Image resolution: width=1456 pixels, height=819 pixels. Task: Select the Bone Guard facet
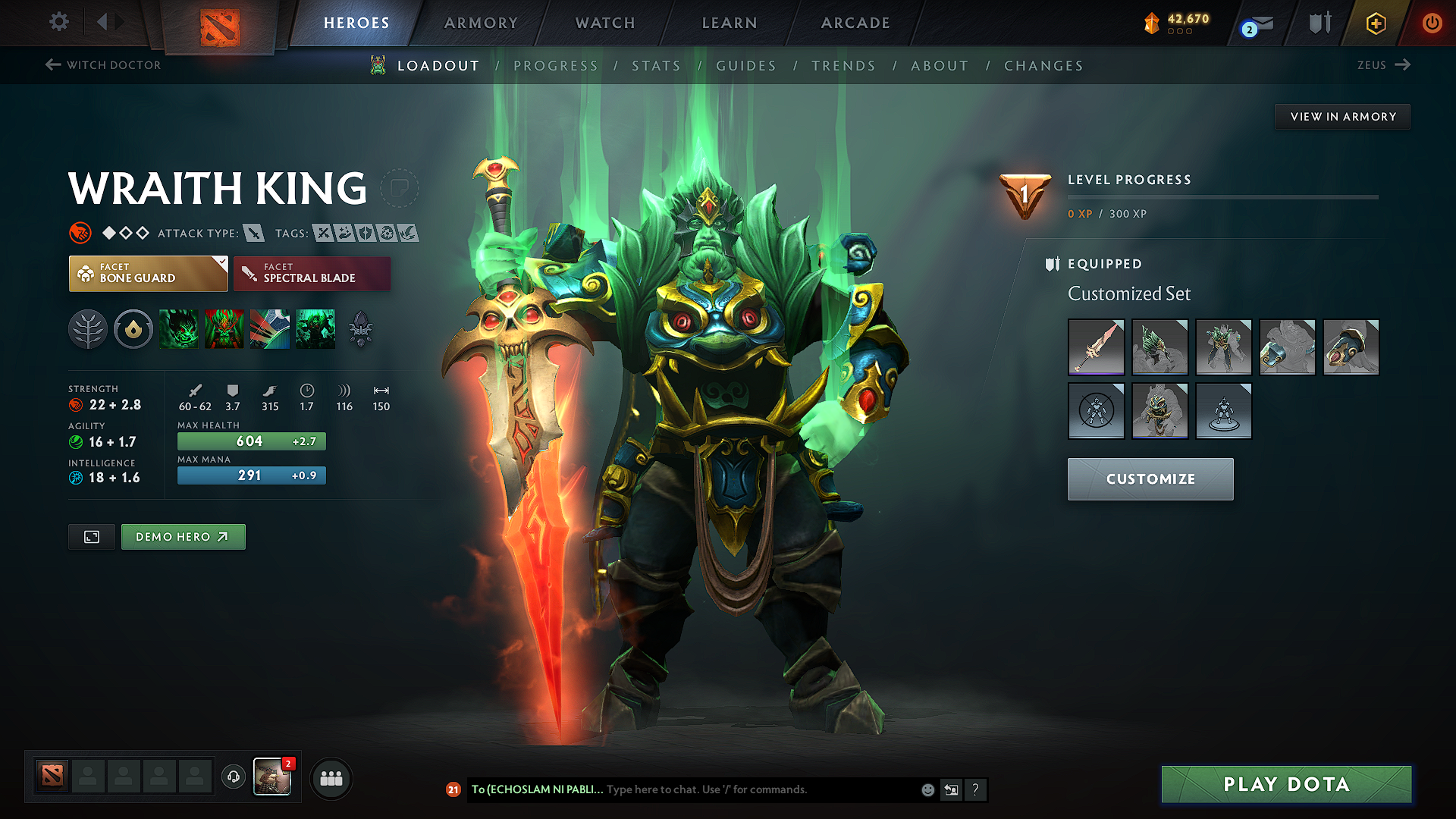(x=148, y=274)
